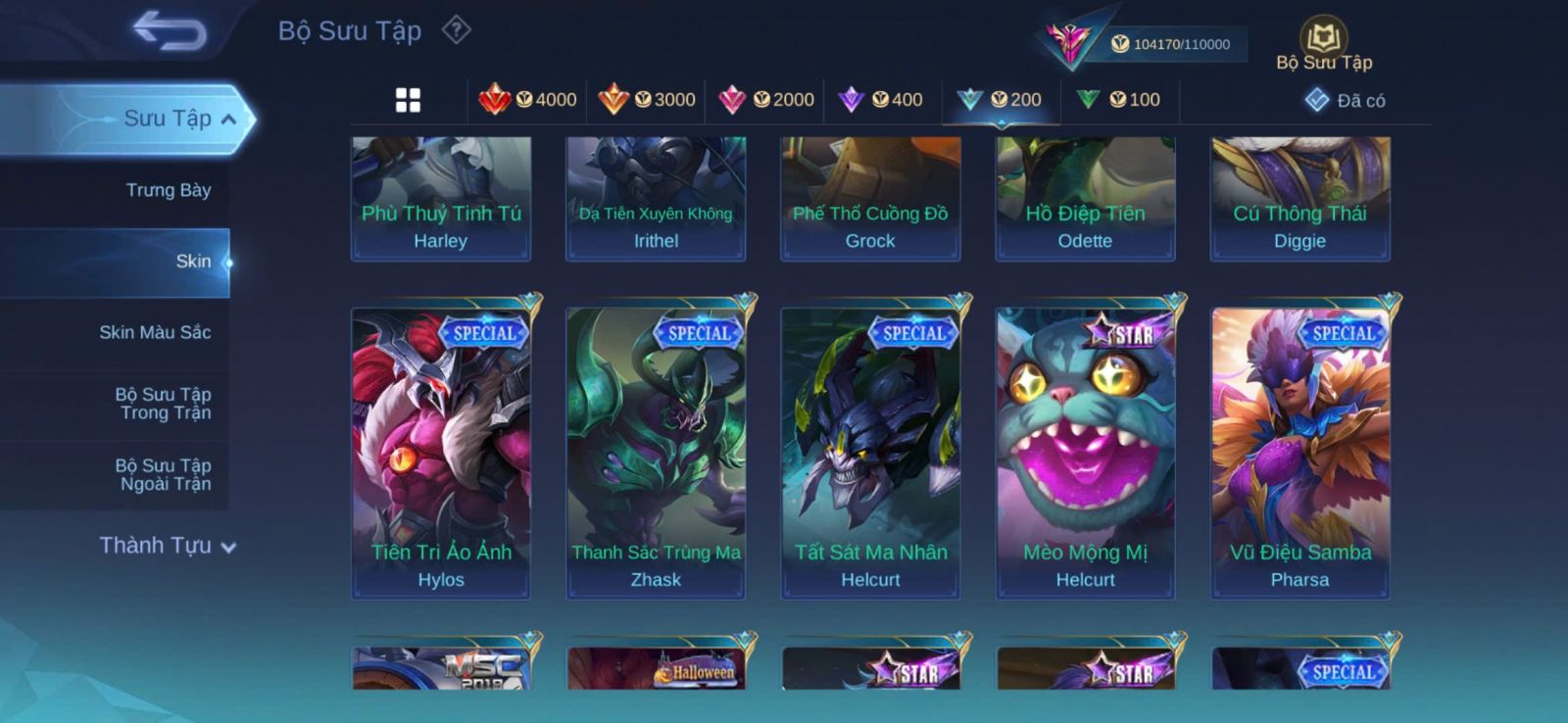1568x723 pixels.
Task: Select the Skin menu entry
Action: (193, 262)
